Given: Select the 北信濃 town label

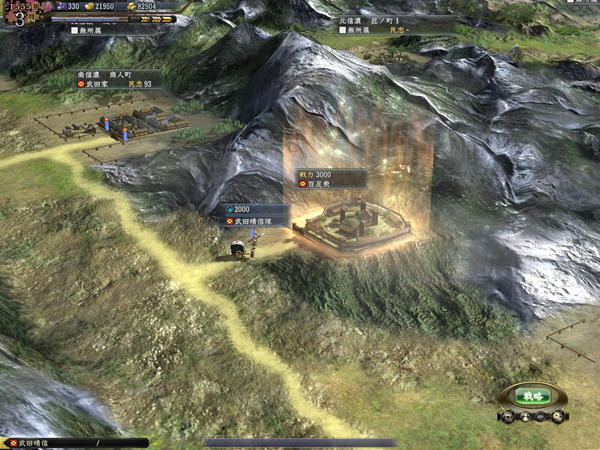Looking at the screenshot, I should [374, 25].
